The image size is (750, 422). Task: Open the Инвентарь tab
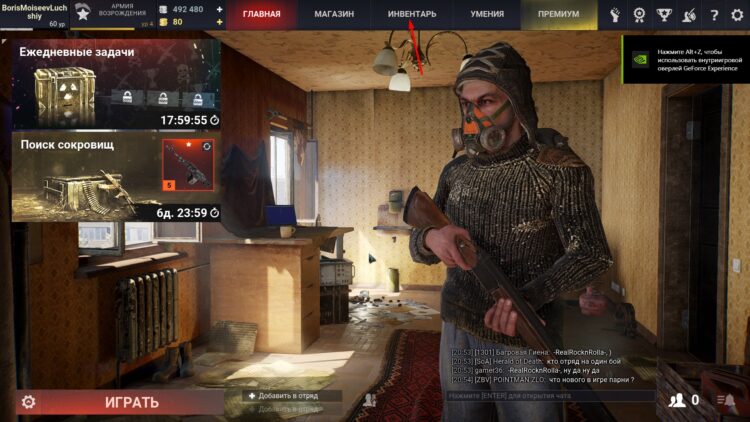411,15
